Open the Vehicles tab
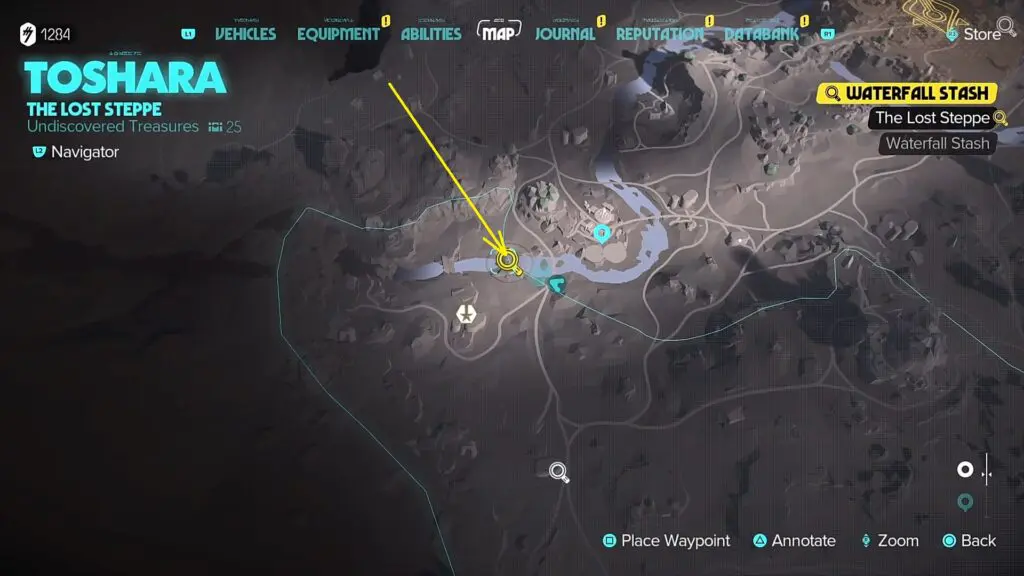This screenshot has width=1024, height=576. pyautogui.click(x=245, y=34)
